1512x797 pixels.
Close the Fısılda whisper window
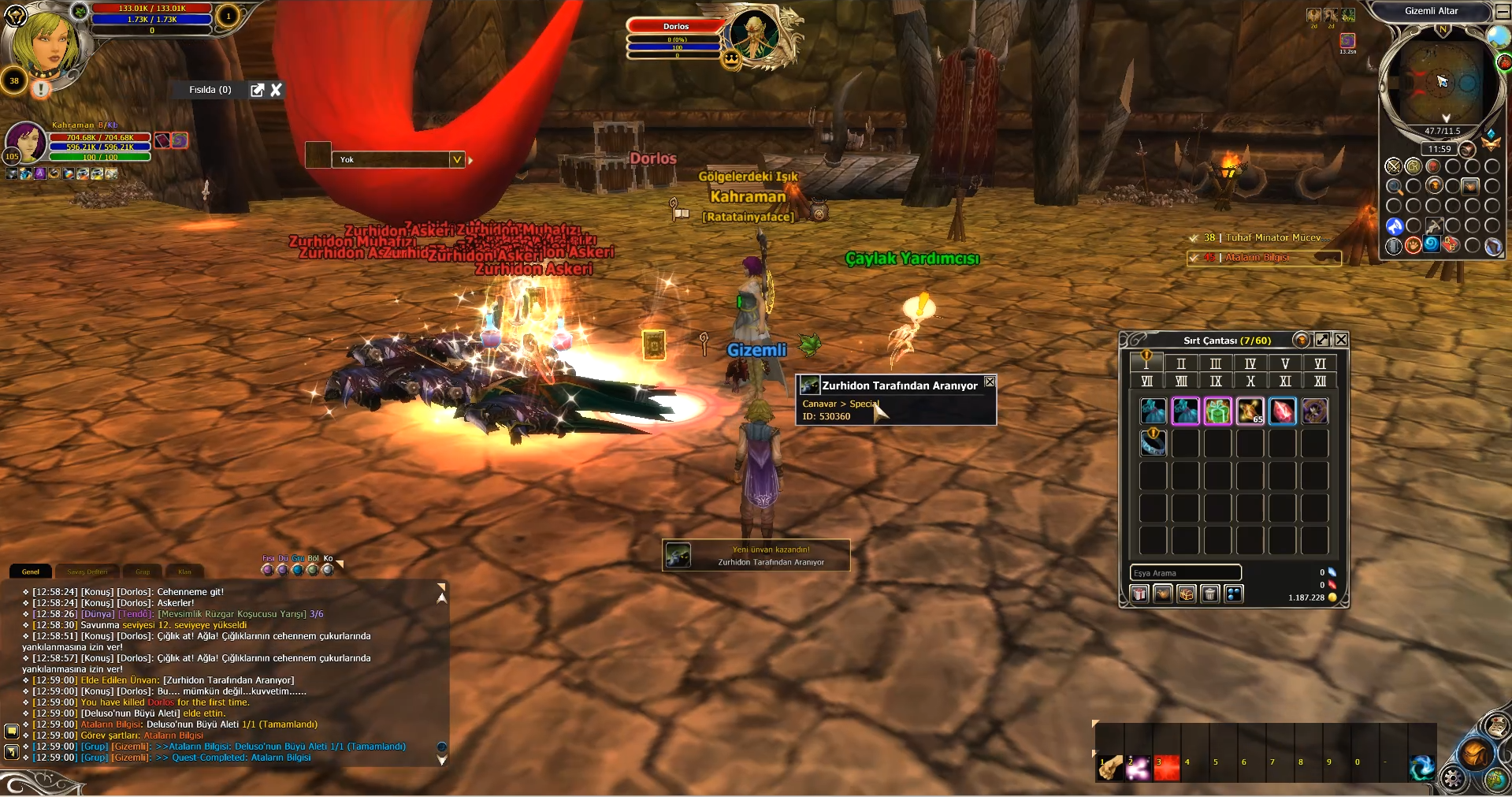[x=276, y=90]
